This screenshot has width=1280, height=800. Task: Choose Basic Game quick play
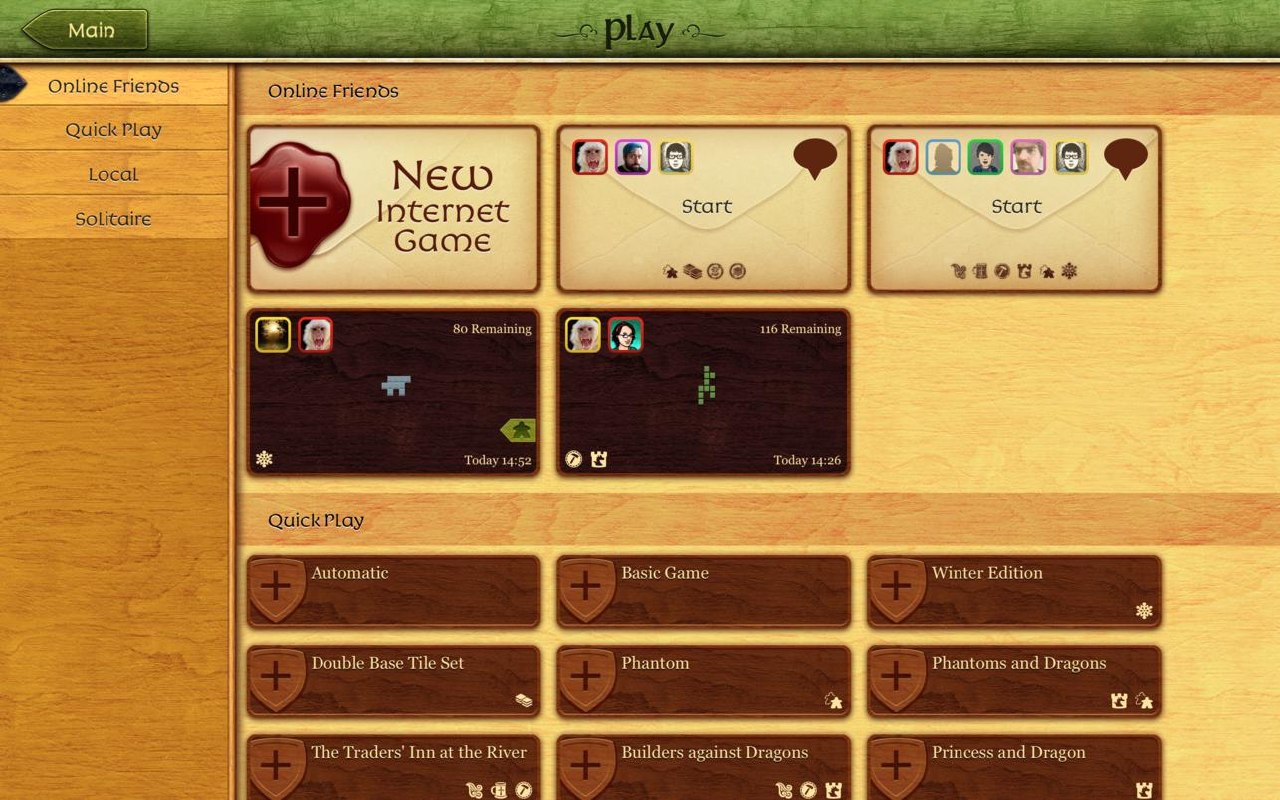click(x=703, y=591)
